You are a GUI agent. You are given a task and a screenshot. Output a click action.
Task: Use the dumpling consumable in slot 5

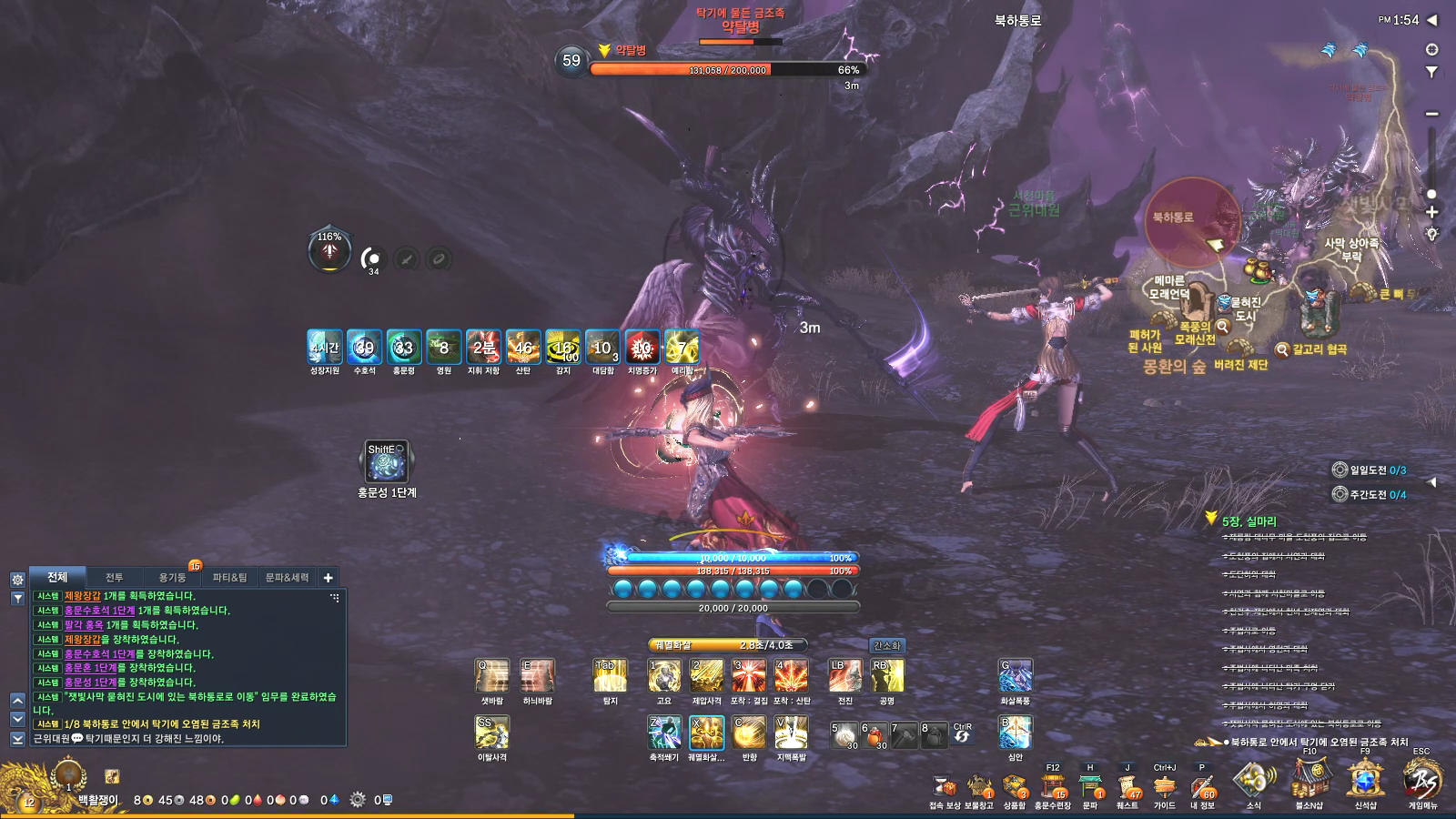(x=845, y=734)
